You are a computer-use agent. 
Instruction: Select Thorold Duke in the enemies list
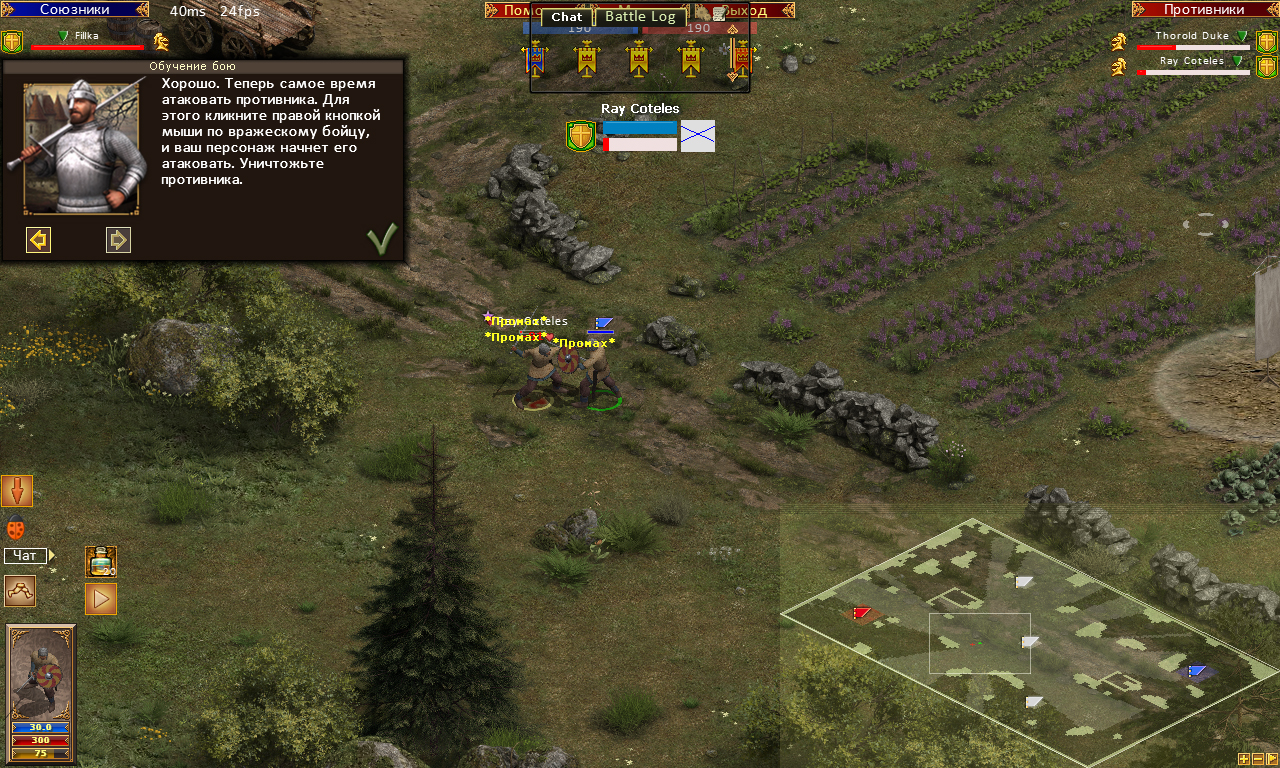pyautogui.click(x=1191, y=36)
